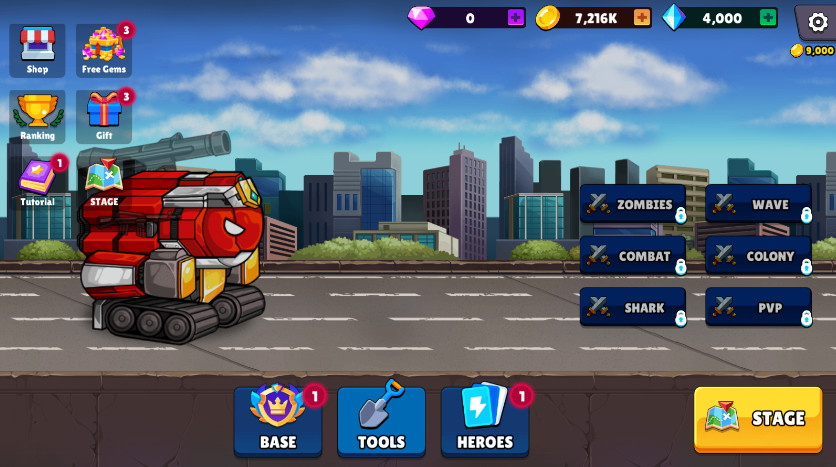Add more blue diamonds
The image size is (836, 467).
point(768,17)
